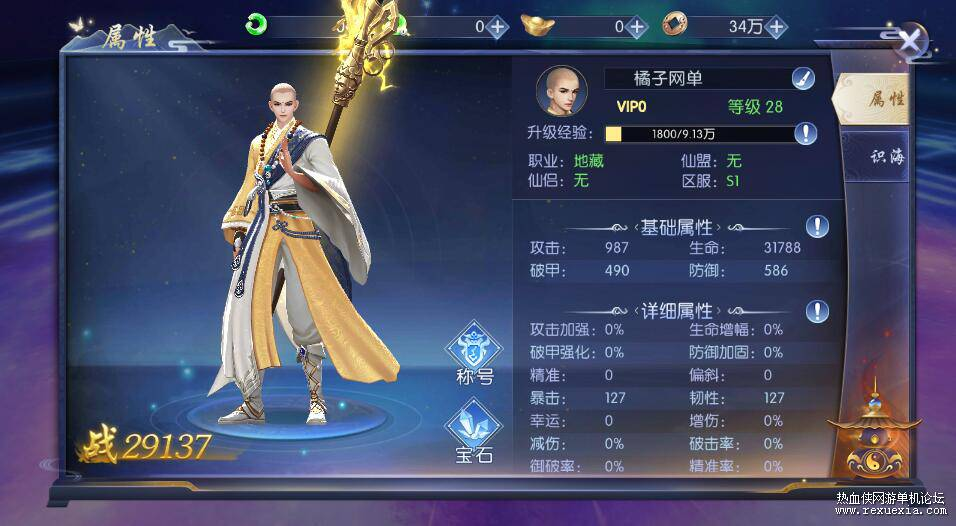Switch to the 识海 tab
Viewport: 956px width, 526px height.
pyautogui.click(x=884, y=159)
